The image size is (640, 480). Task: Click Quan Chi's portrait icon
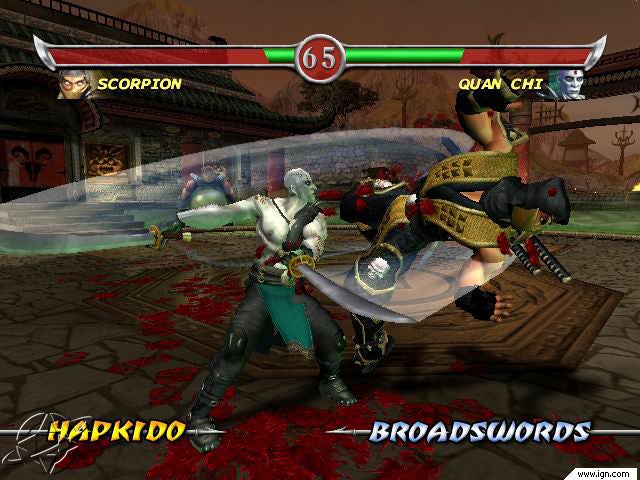coord(566,85)
